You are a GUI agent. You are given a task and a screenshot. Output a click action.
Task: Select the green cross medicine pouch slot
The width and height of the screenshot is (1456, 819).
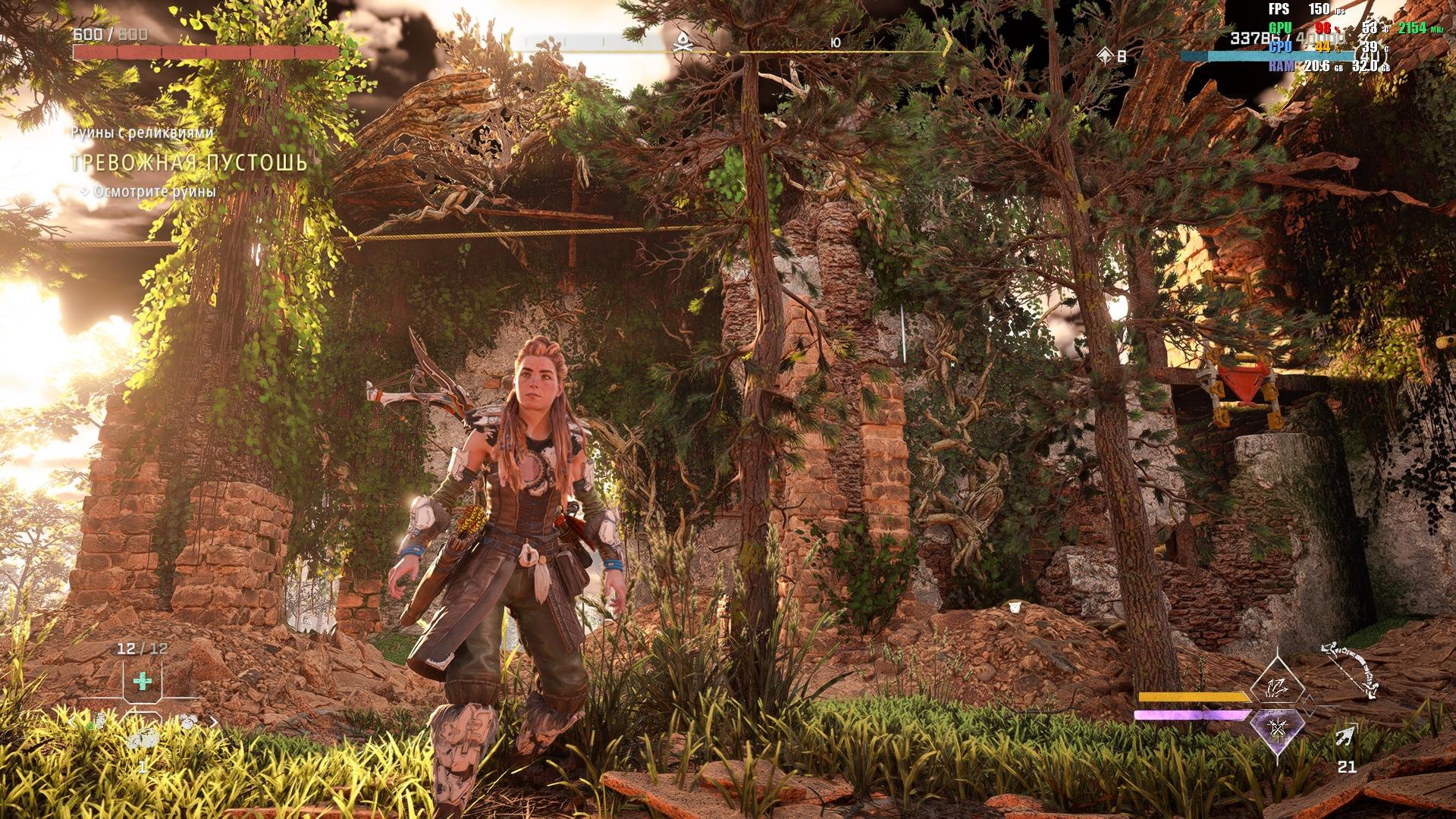tap(142, 681)
